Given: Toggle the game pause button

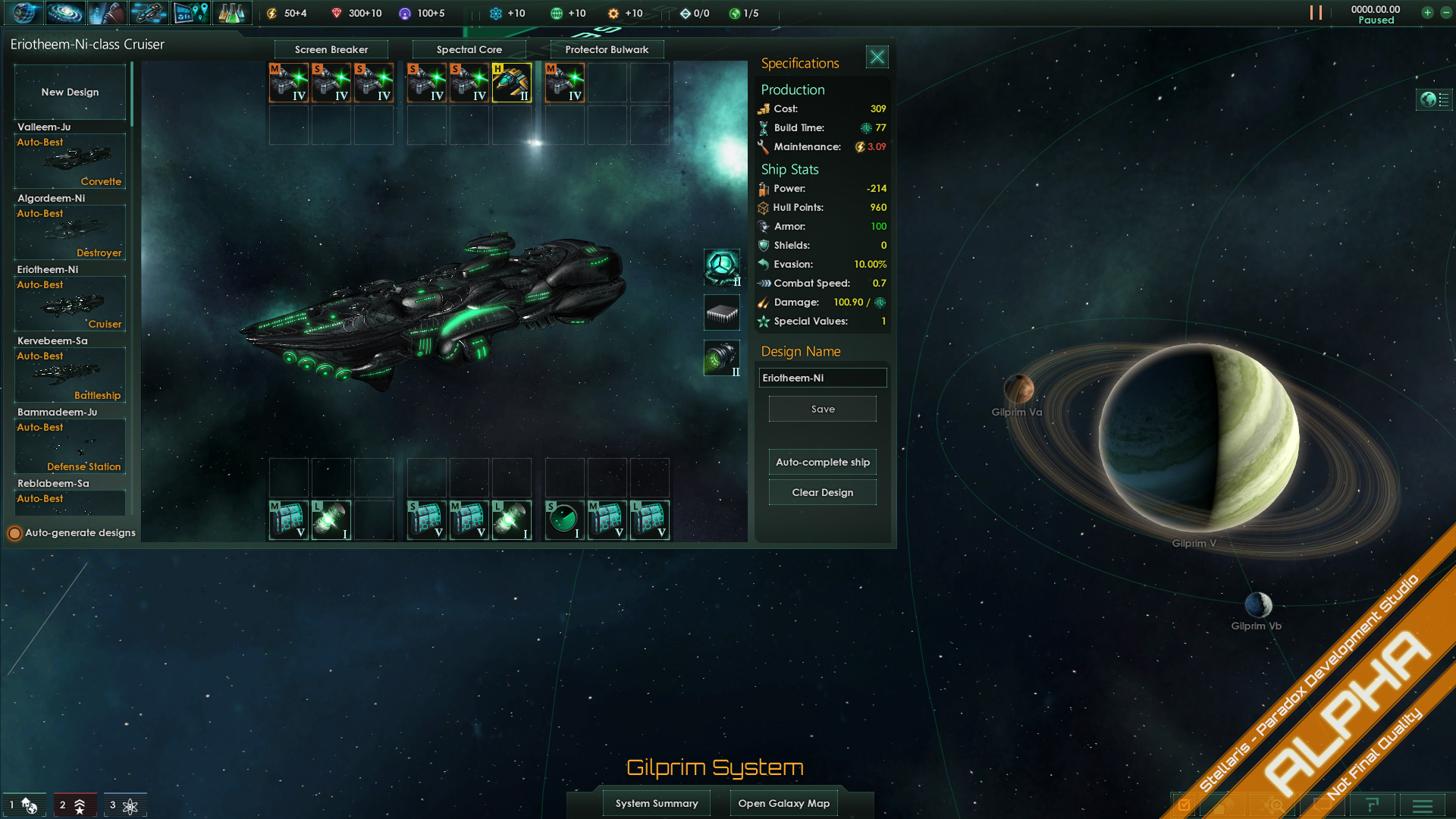Looking at the screenshot, I should pyautogui.click(x=1316, y=13).
